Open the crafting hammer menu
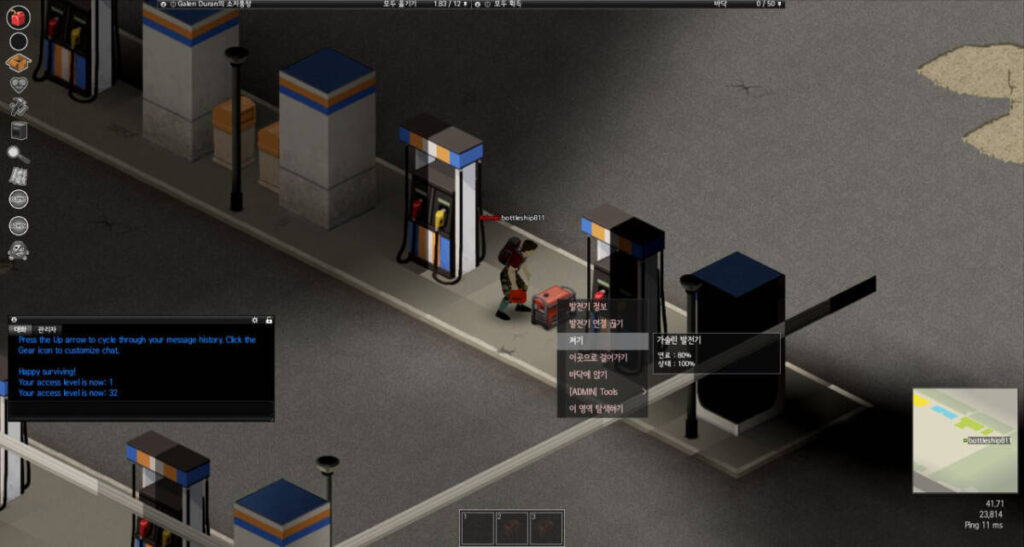Viewport: 1024px width, 547px height. click(x=18, y=107)
